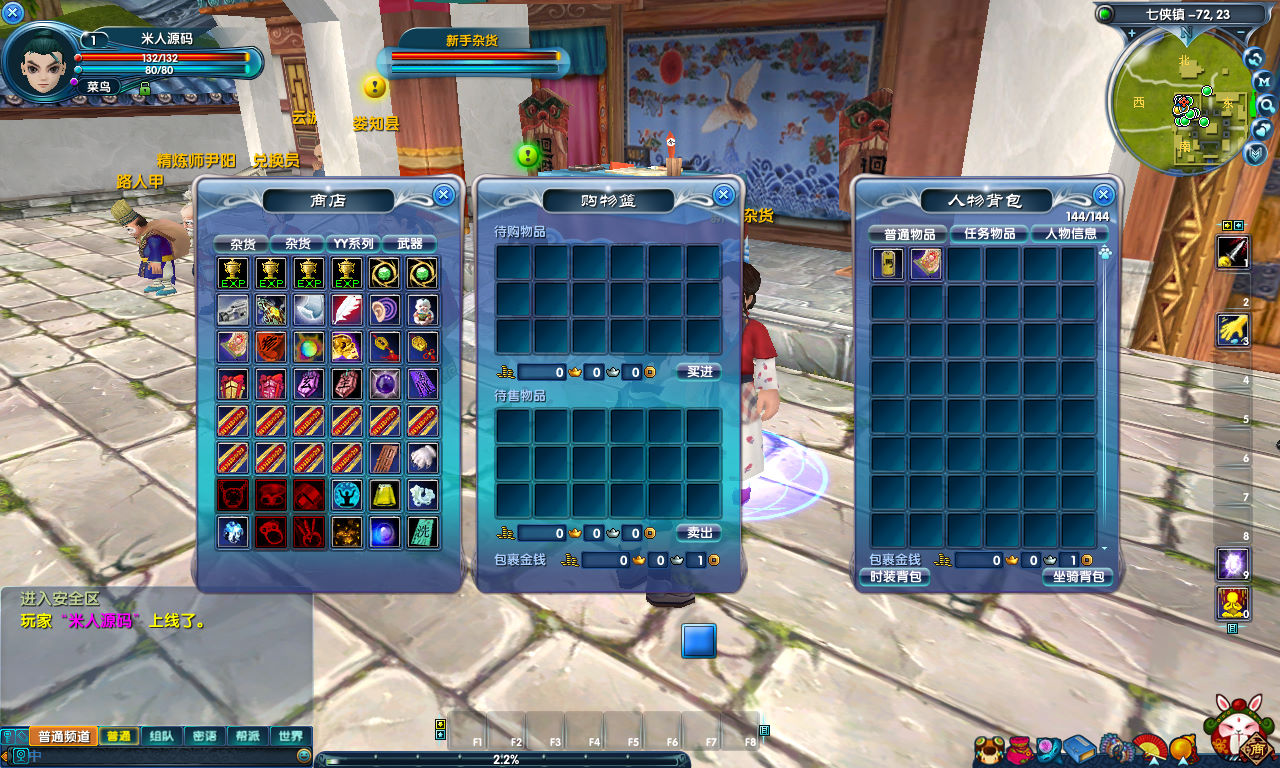Close the 商店 shop window

pos(443,195)
